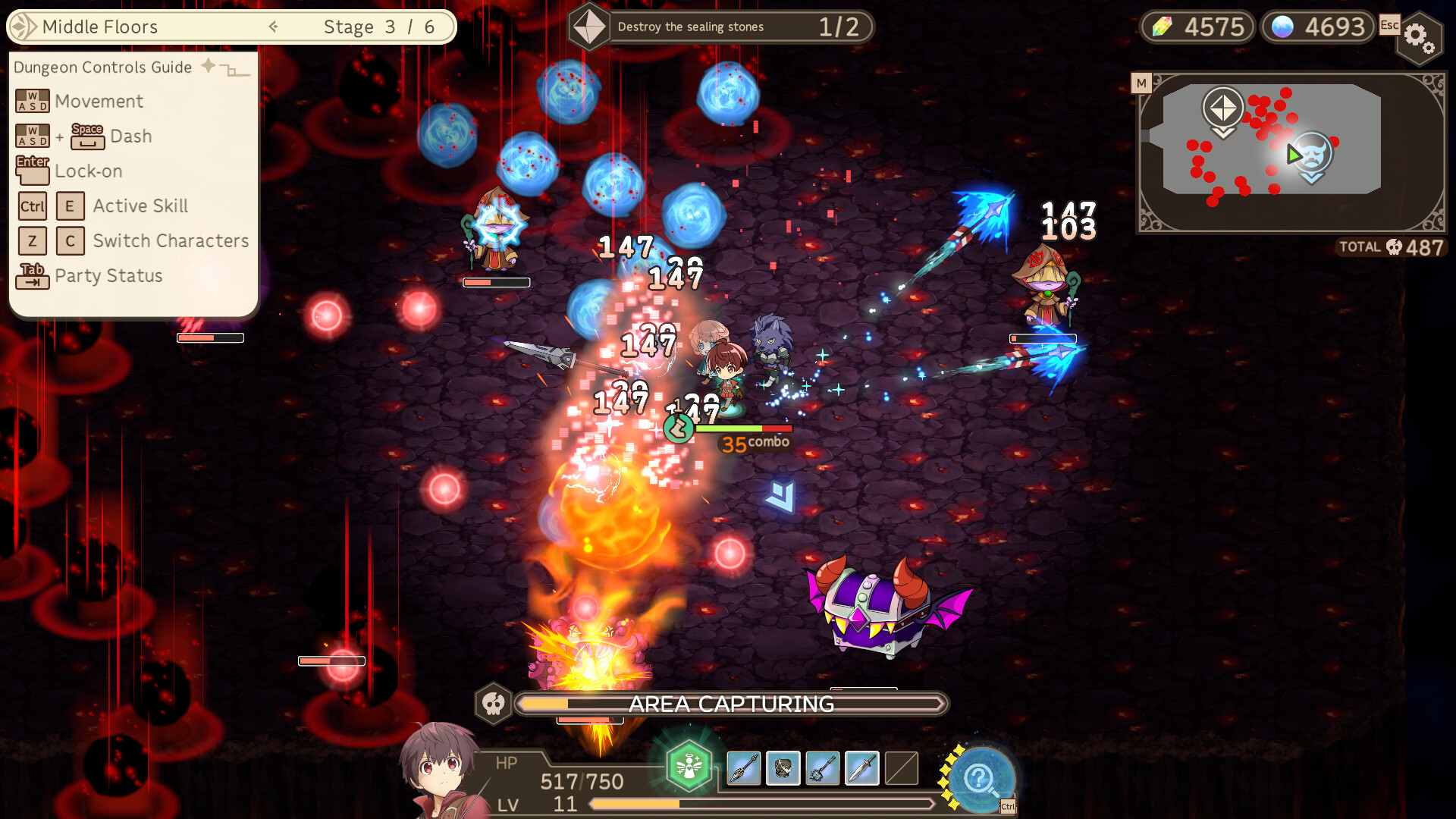Open the settings gear menu
Screen dimensions: 1456x819
pos(1420,38)
